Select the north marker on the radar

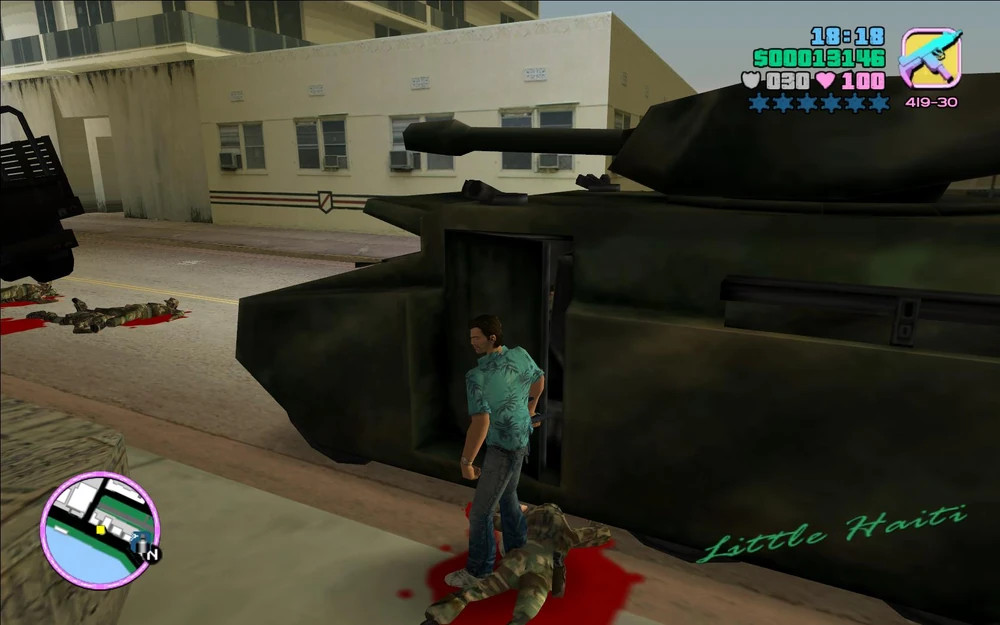[151, 553]
